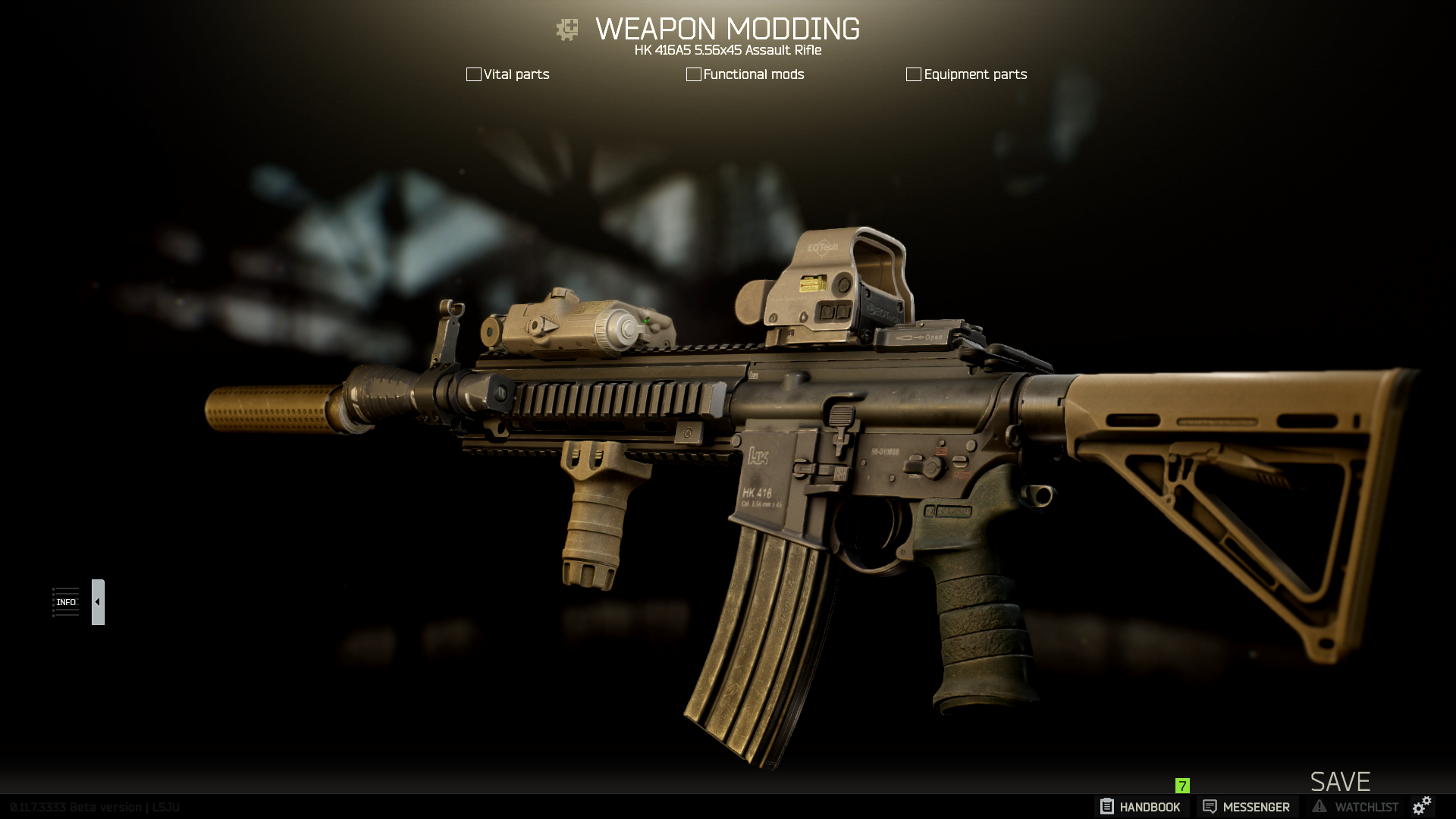Image resolution: width=1456 pixels, height=819 pixels.
Task: Show the Watchlist
Action: click(1356, 807)
